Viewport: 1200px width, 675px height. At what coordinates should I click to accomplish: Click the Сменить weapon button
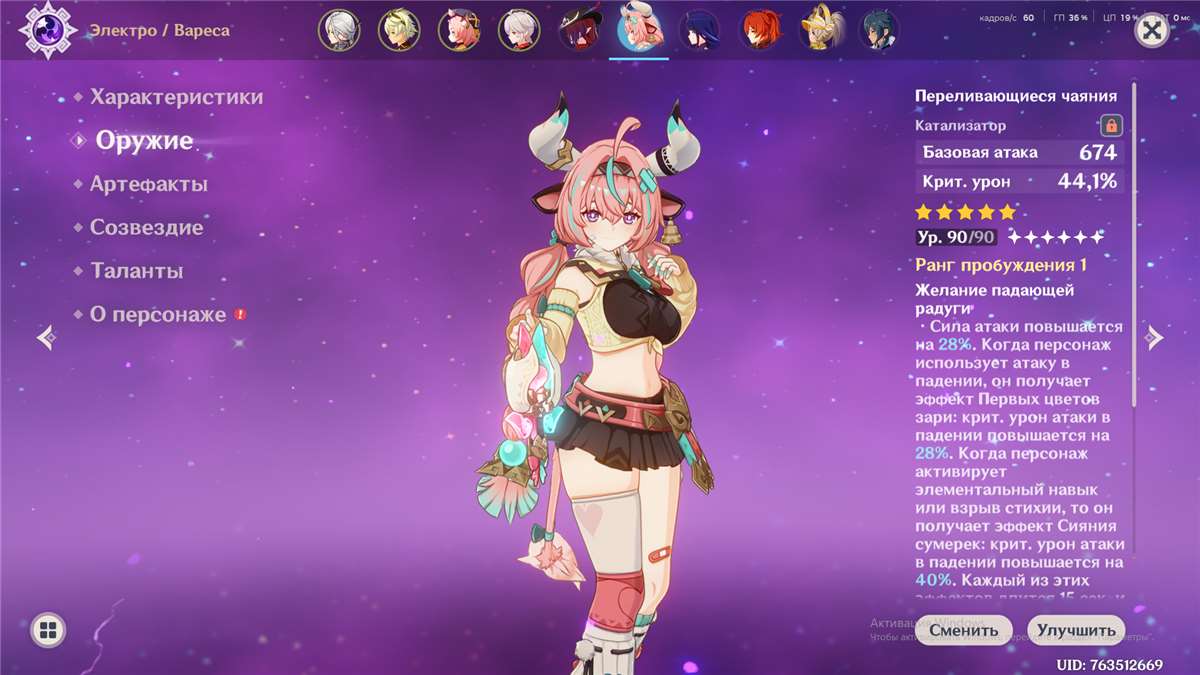click(x=963, y=630)
